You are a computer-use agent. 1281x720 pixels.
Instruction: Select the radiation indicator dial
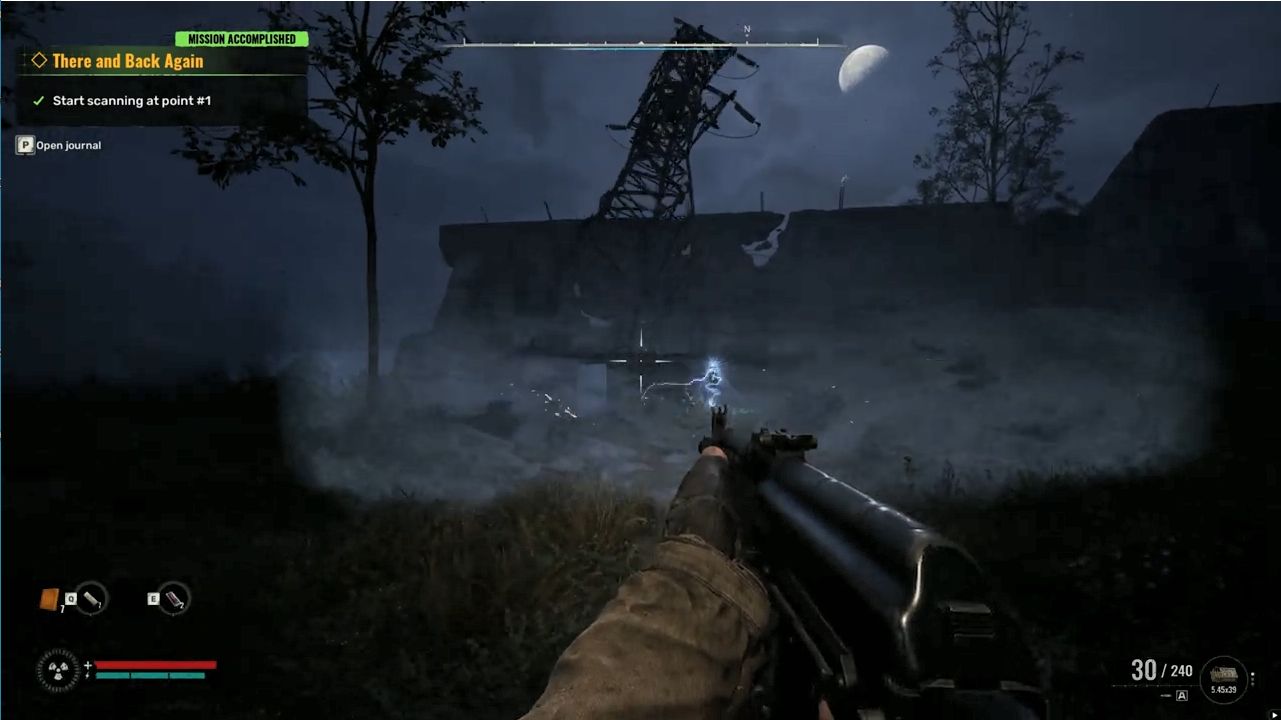[x=58, y=670]
